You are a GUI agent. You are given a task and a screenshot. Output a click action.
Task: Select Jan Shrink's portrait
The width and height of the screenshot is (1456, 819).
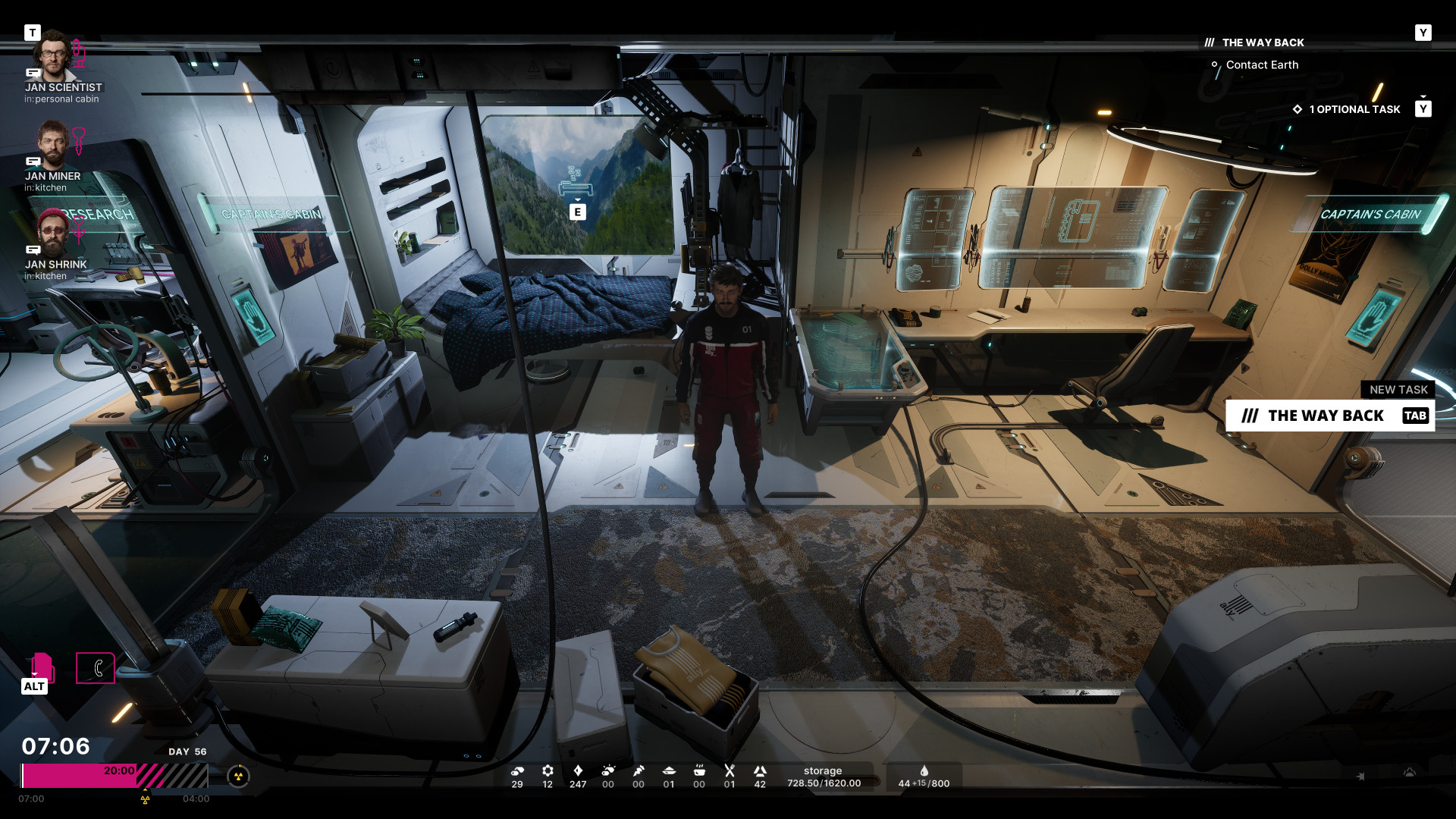point(52,233)
